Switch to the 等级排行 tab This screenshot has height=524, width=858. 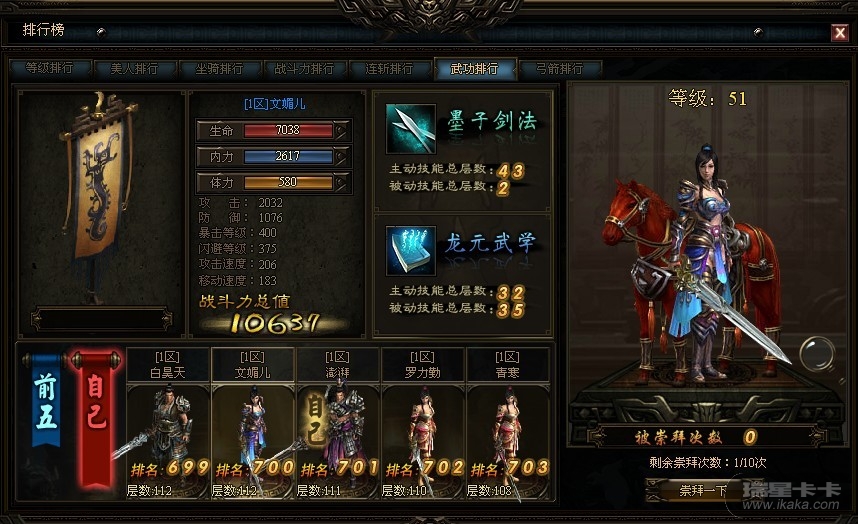click(x=49, y=69)
